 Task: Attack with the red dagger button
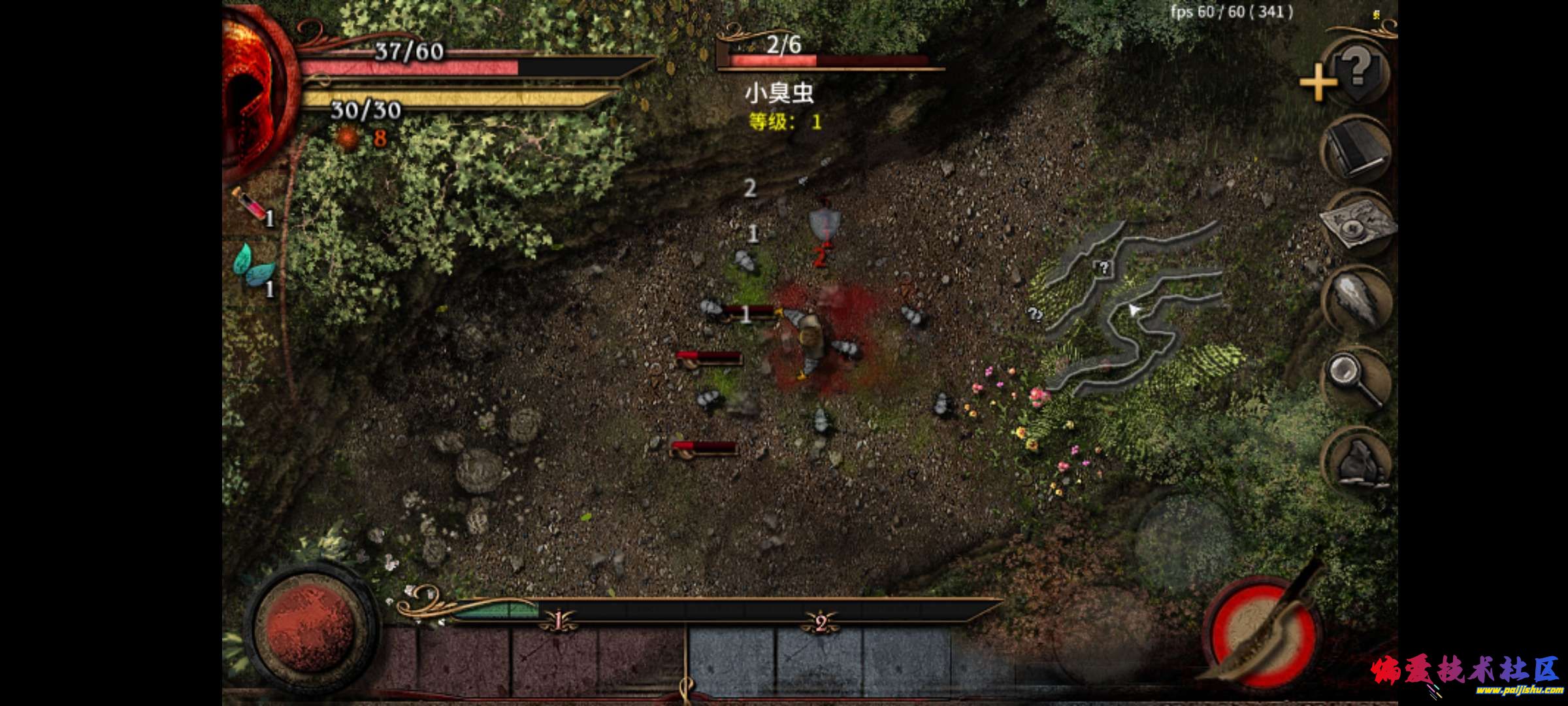[1261, 631]
